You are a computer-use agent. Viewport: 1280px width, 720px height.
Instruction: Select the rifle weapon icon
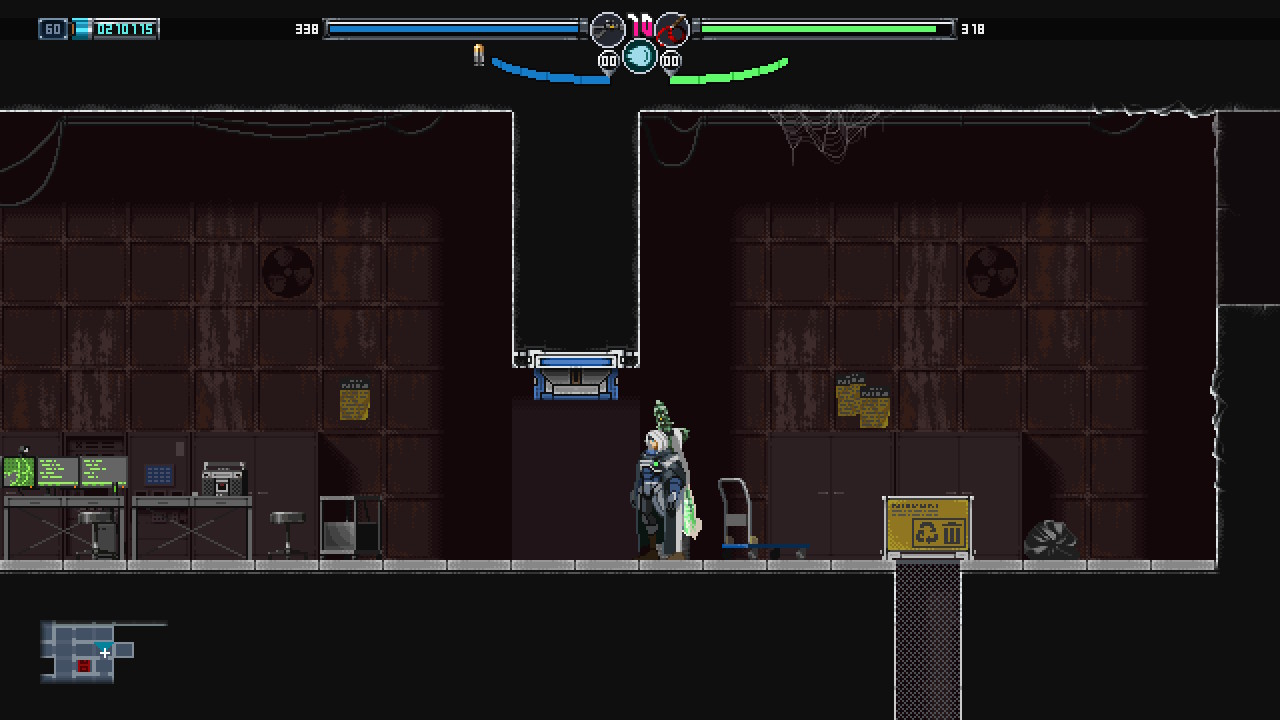pos(607,29)
